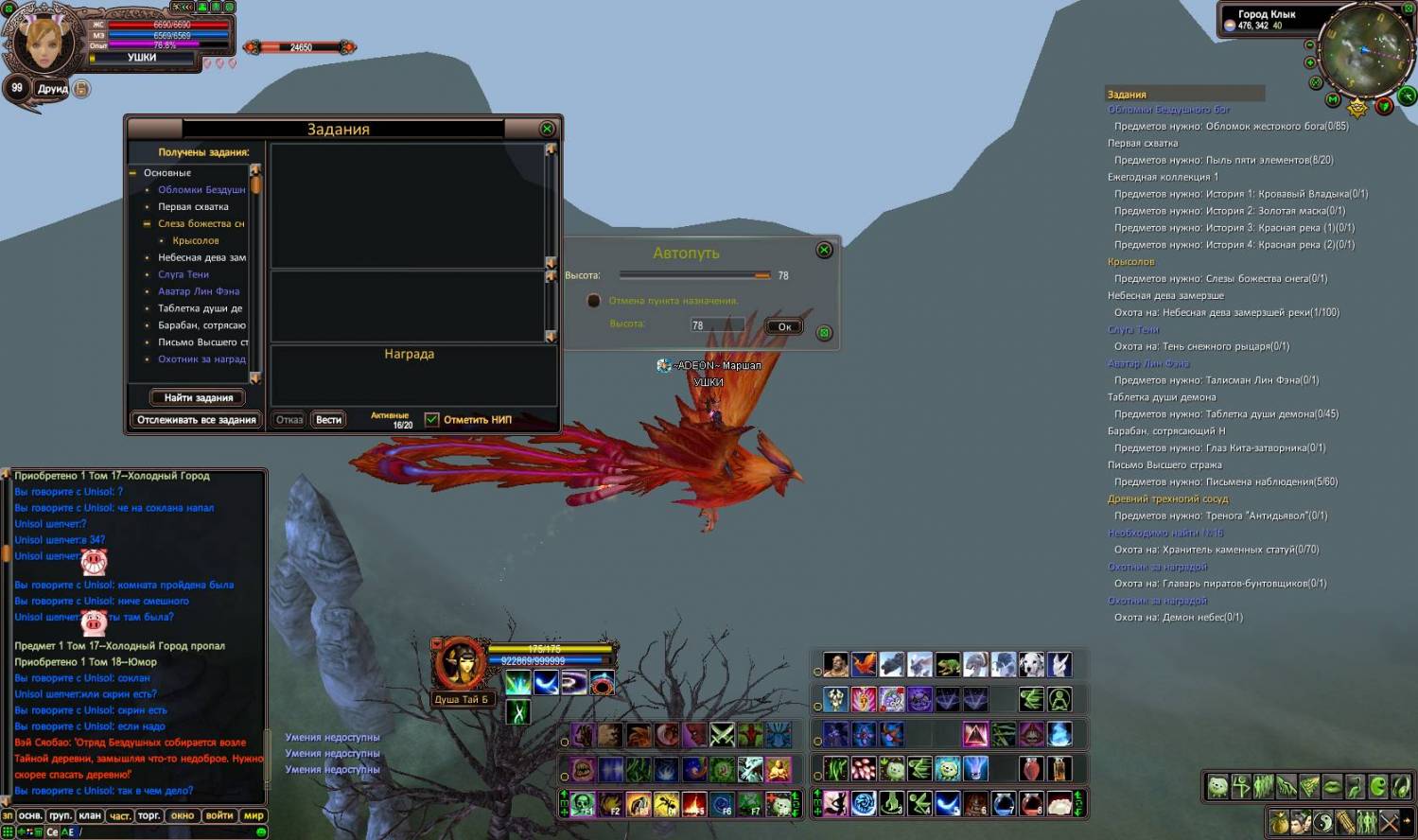Screen dimensions: 1418x840
Task: Switch chat to the мир channel
Action: click(x=254, y=815)
